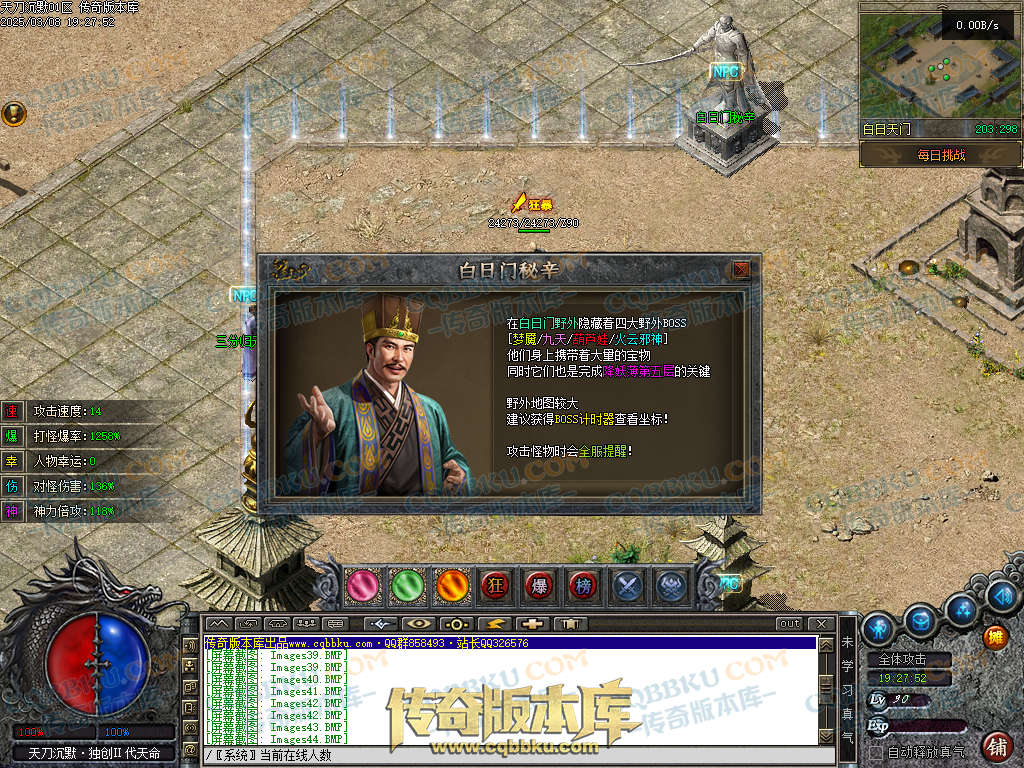Click the chat window's out button
This screenshot has height=768, width=1024.
click(x=790, y=624)
